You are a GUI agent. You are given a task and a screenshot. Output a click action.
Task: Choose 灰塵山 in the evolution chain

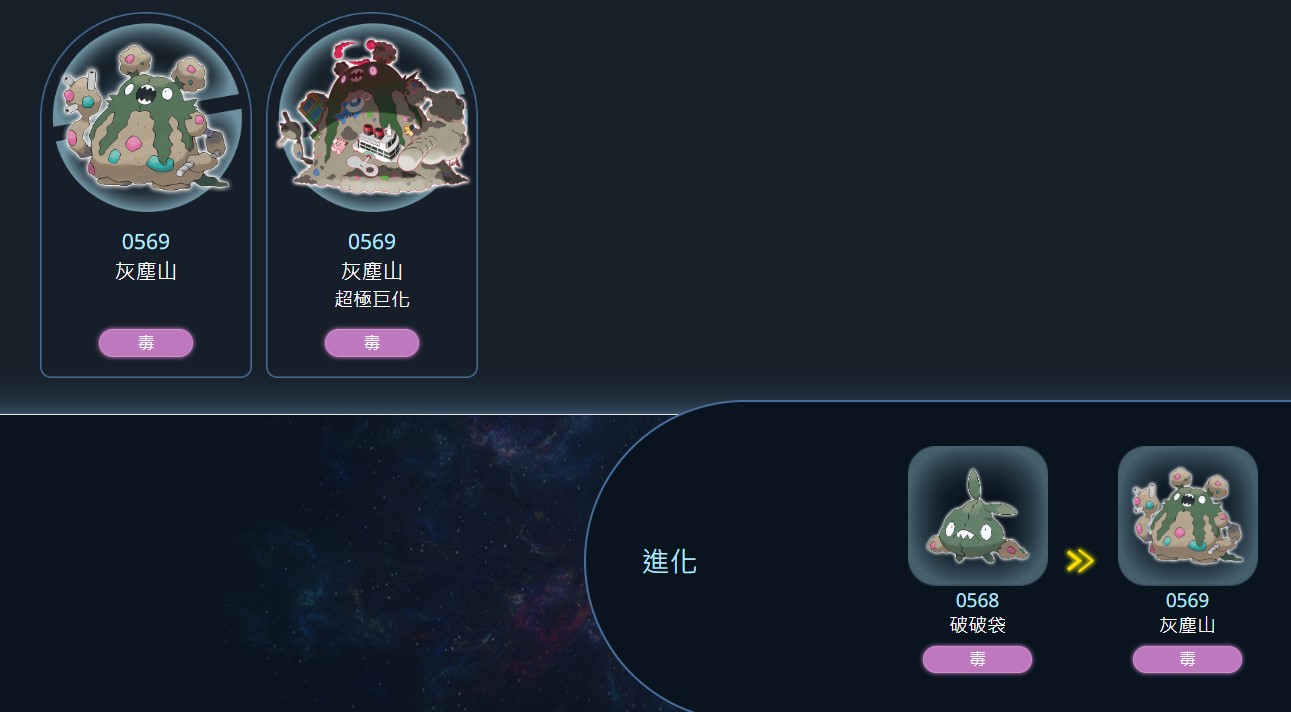pos(1187,516)
